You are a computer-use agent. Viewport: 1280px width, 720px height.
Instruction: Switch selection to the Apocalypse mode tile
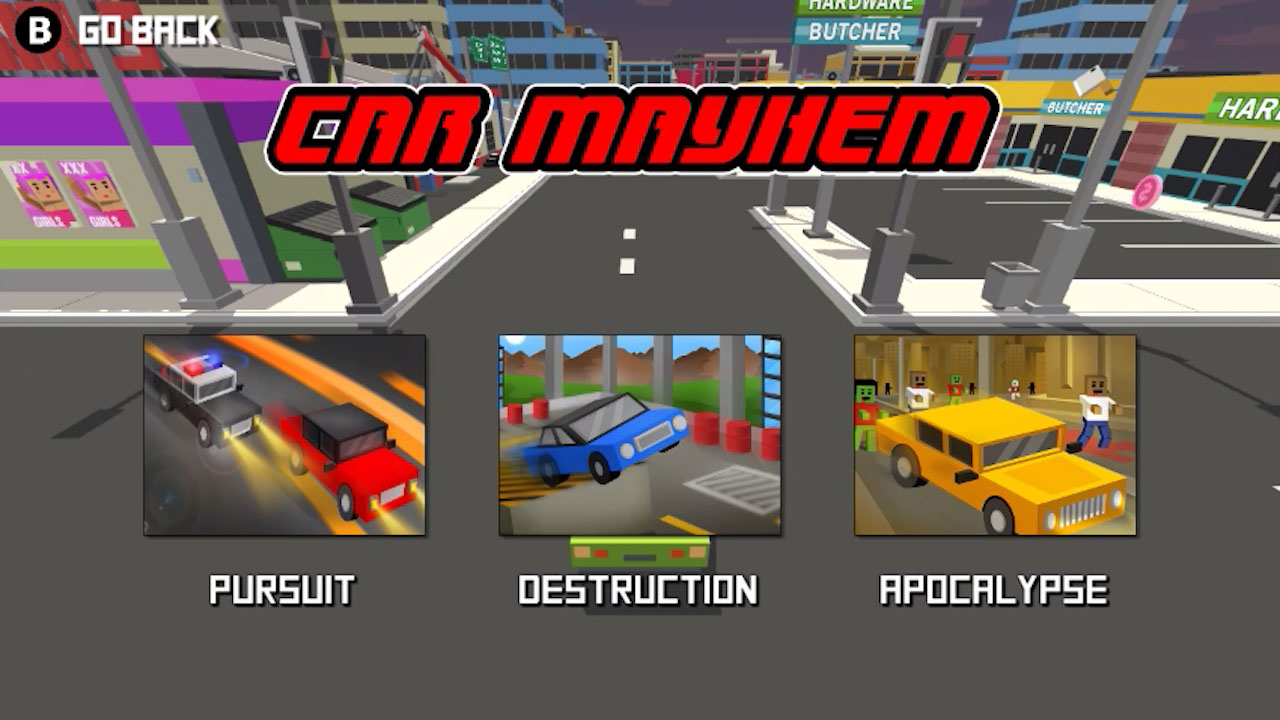(x=995, y=435)
